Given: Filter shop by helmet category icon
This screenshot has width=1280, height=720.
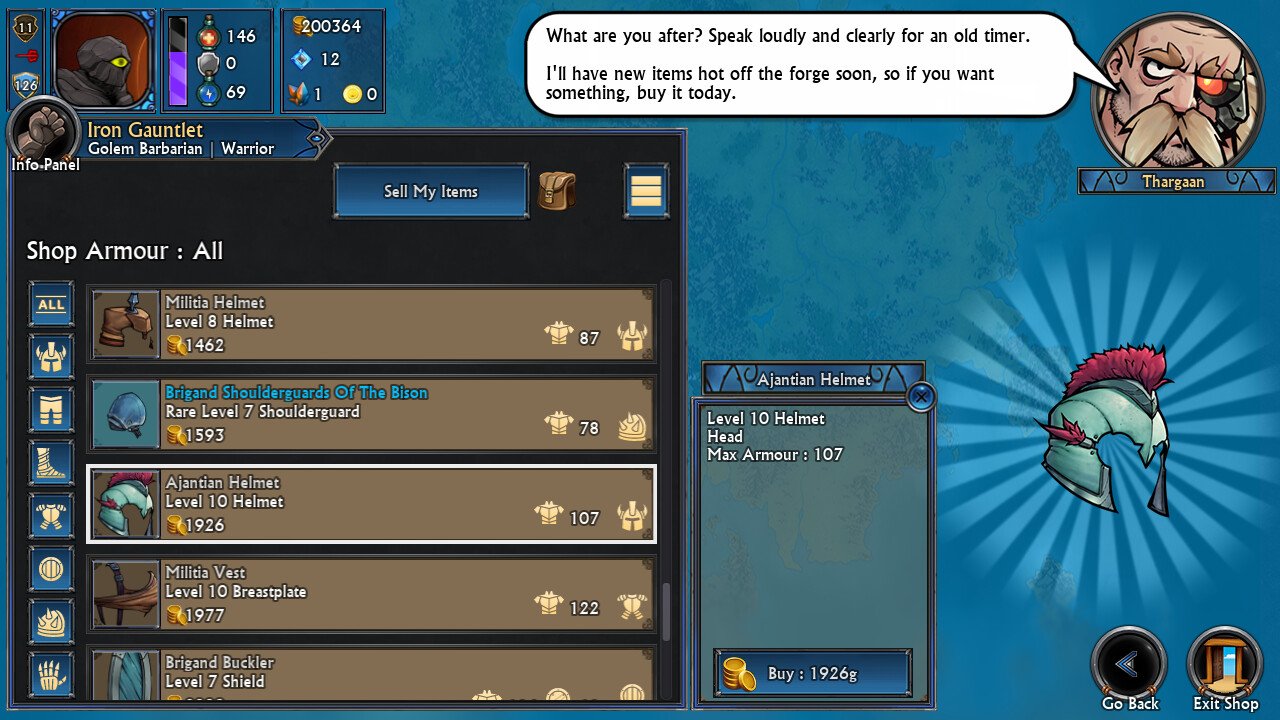Looking at the screenshot, I should (51, 356).
